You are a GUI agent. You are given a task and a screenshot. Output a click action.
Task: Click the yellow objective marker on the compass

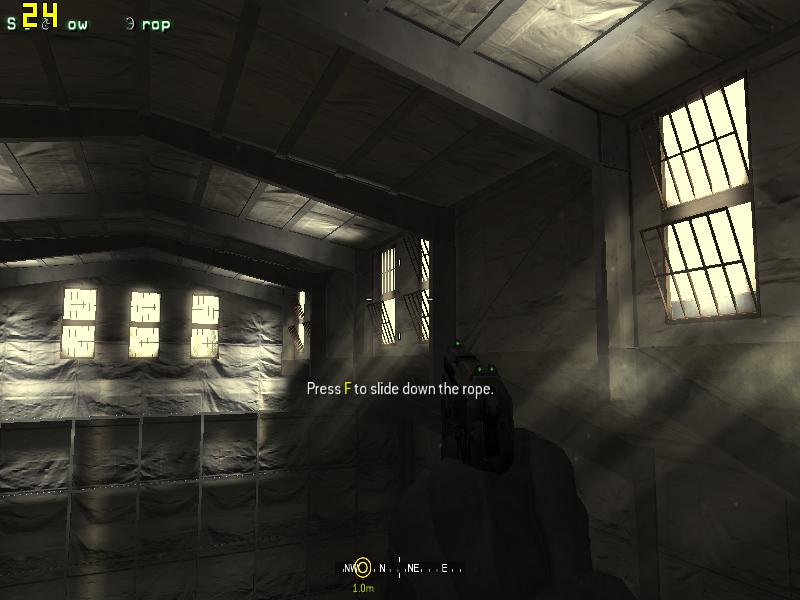[363, 568]
